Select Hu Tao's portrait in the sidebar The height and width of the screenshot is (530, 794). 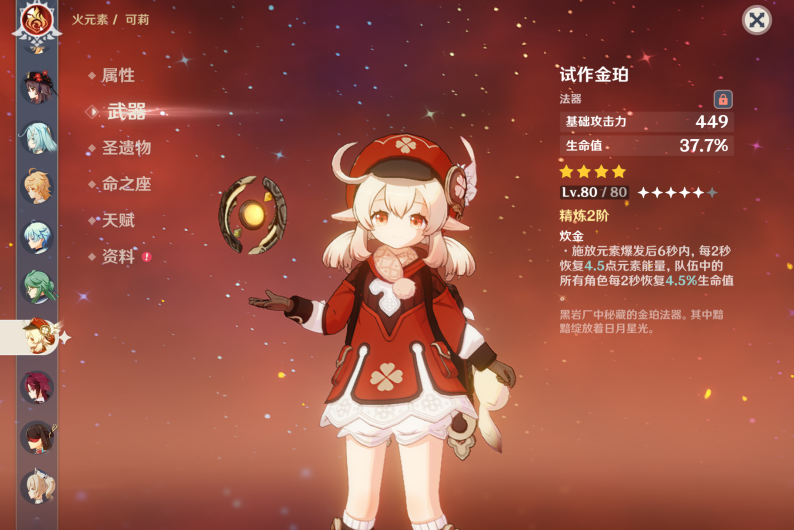coord(38,87)
